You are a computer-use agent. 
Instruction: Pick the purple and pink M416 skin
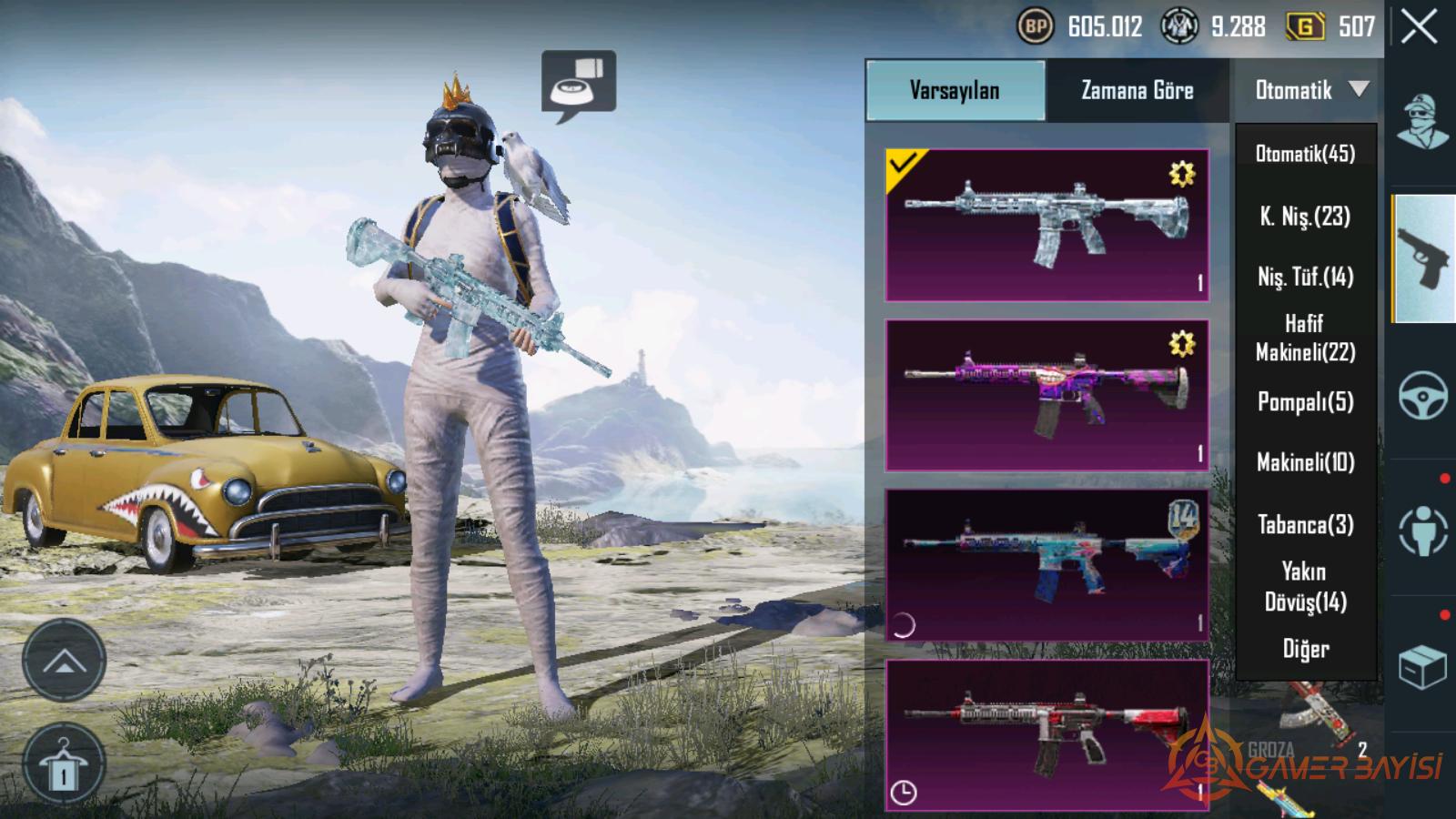pyautogui.click(x=1046, y=395)
